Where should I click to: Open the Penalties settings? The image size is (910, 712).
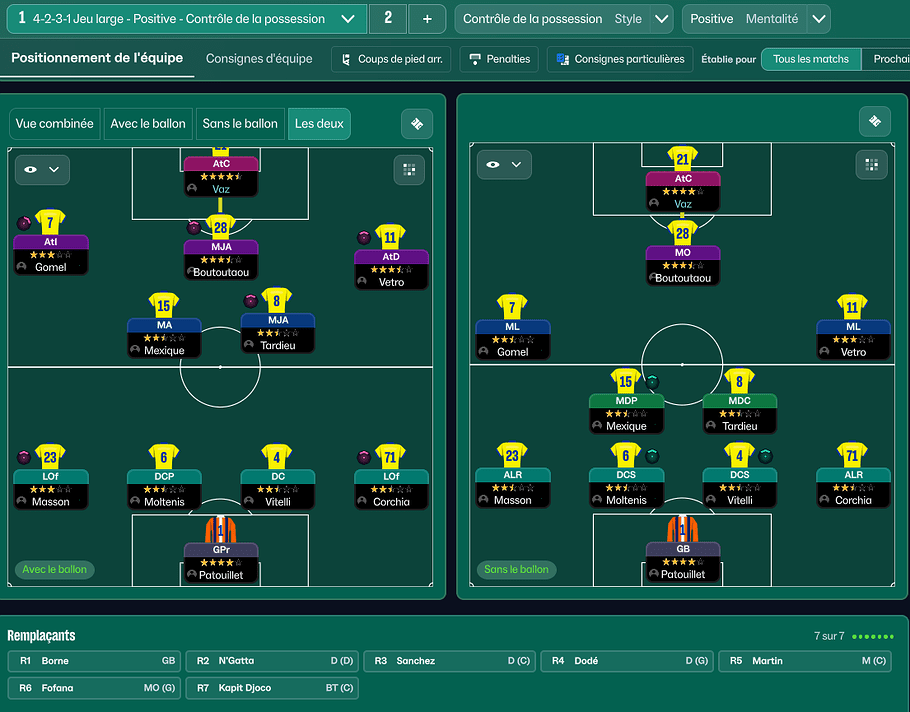(x=499, y=59)
